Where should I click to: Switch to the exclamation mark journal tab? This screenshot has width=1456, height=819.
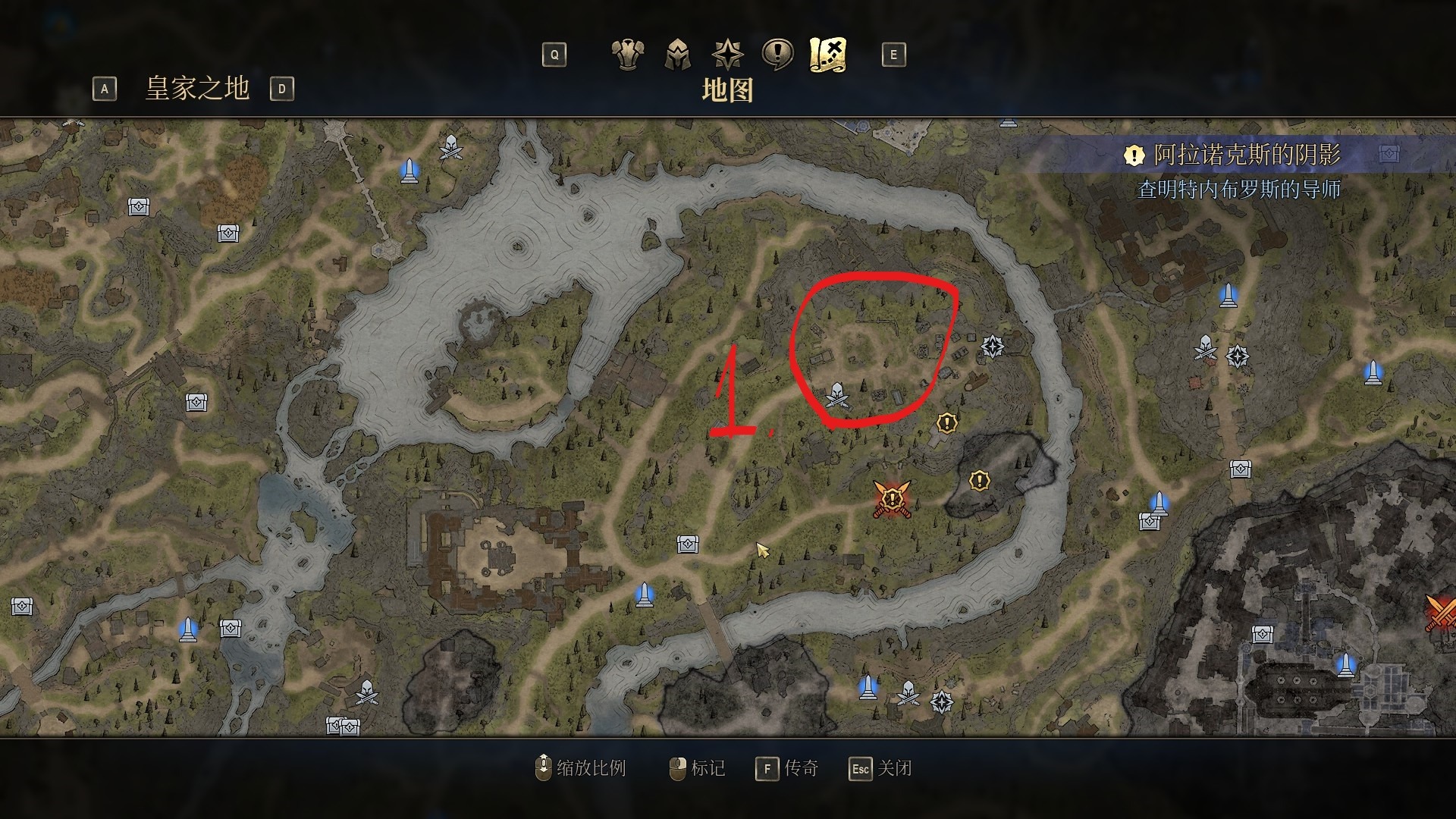pyautogui.click(x=777, y=55)
